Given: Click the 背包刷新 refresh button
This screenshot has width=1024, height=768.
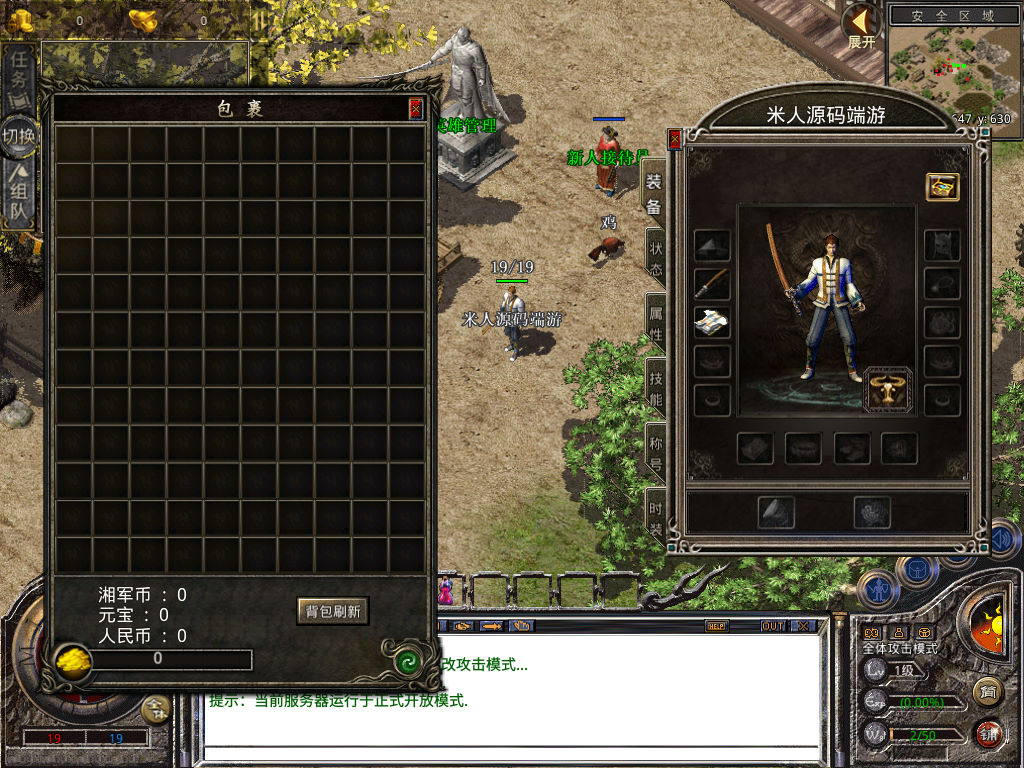Looking at the screenshot, I should pyautogui.click(x=332, y=610).
